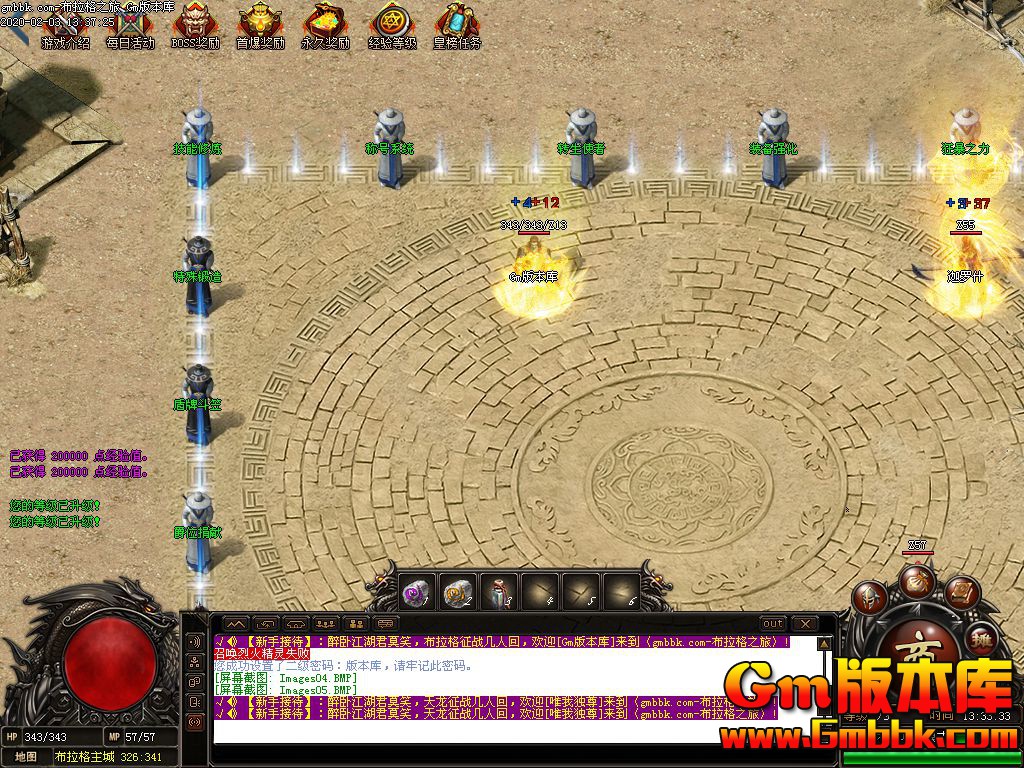Click the 称号系统 title system NPC label
This screenshot has height=768, width=1024.
point(389,149)
